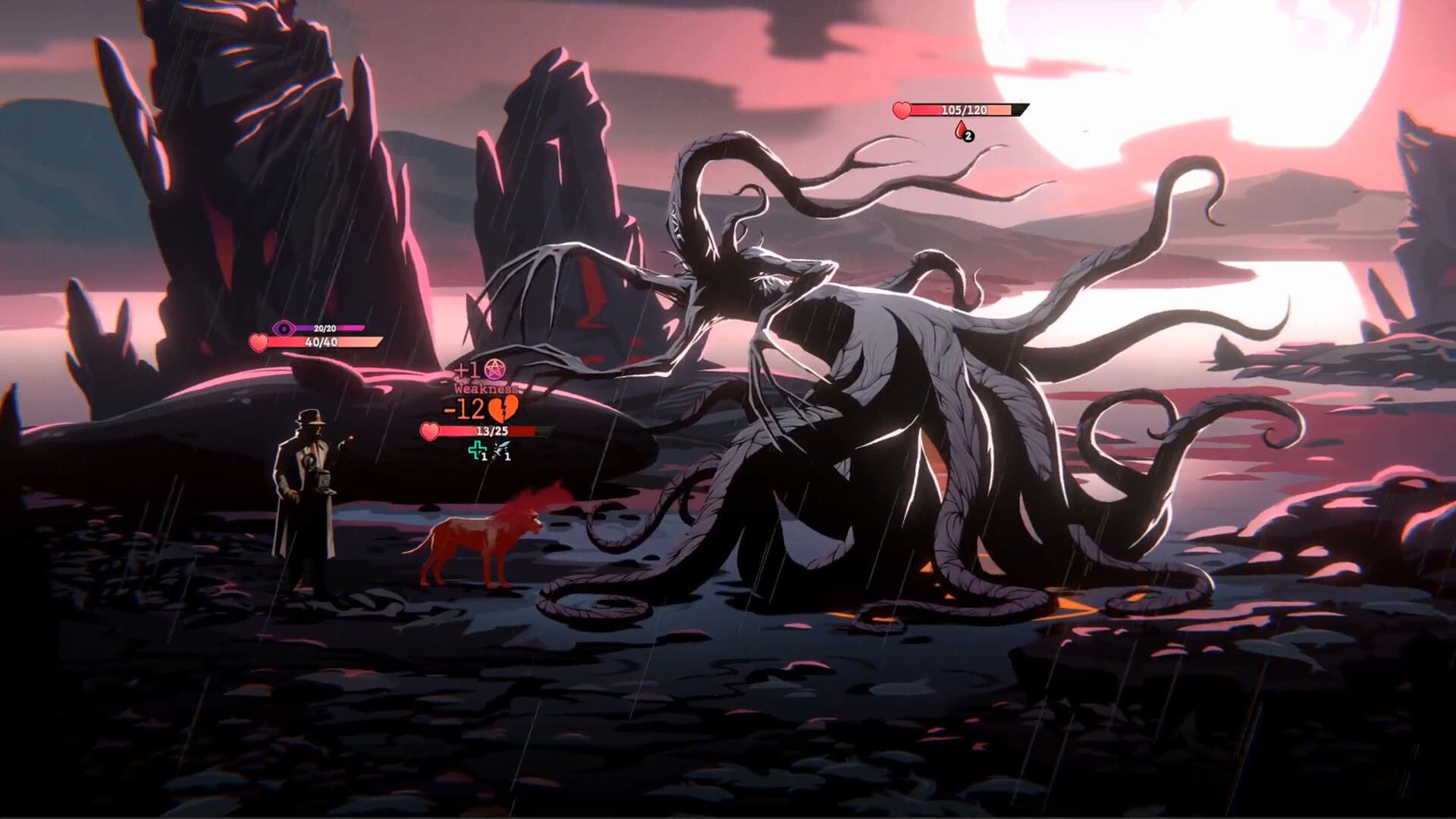Toggle the blood counter showing 2 stacks
Viewport: 1456px width, 819px height.
(968, 135)
